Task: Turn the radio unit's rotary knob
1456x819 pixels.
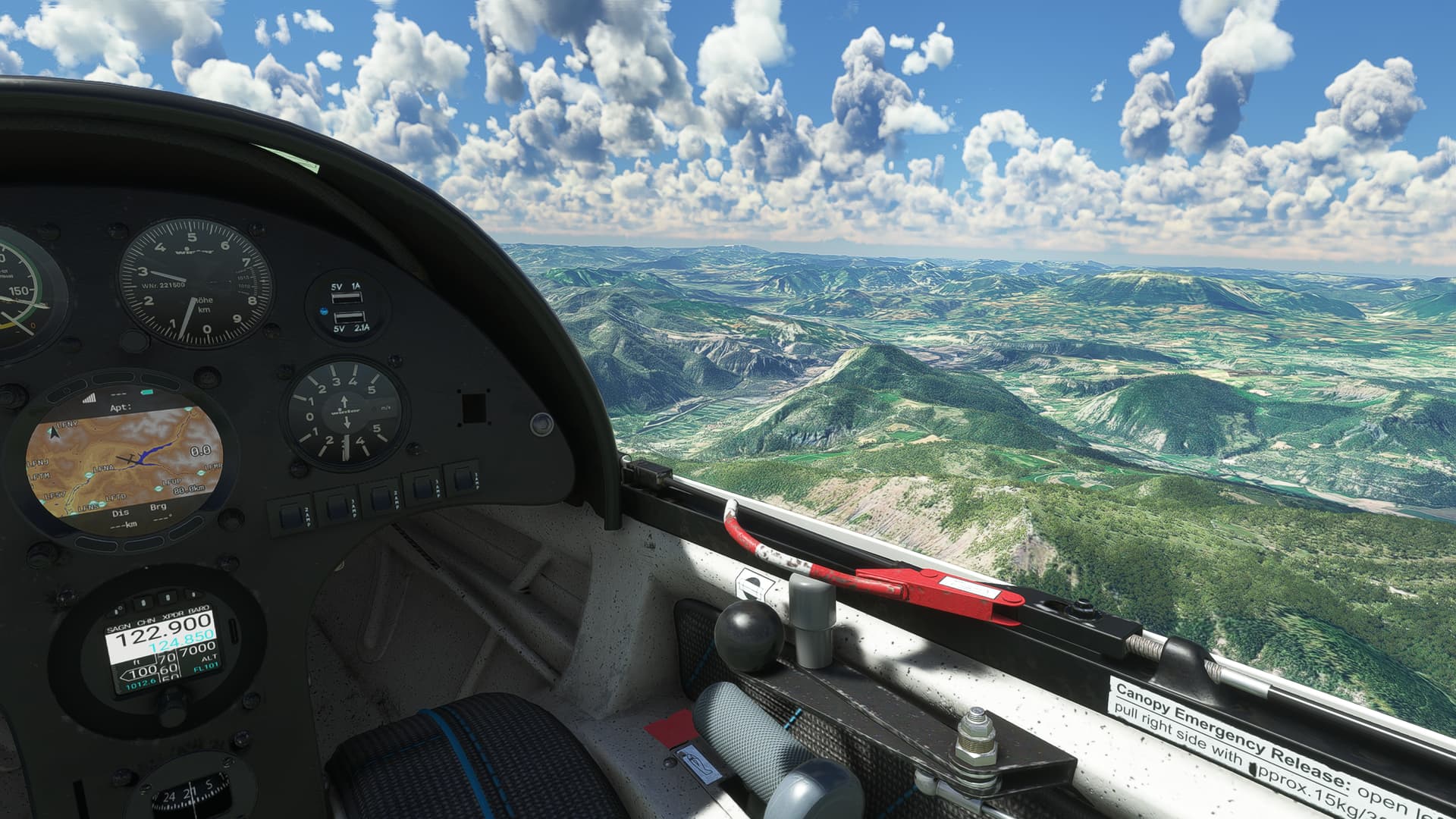Action: point(173,716)
